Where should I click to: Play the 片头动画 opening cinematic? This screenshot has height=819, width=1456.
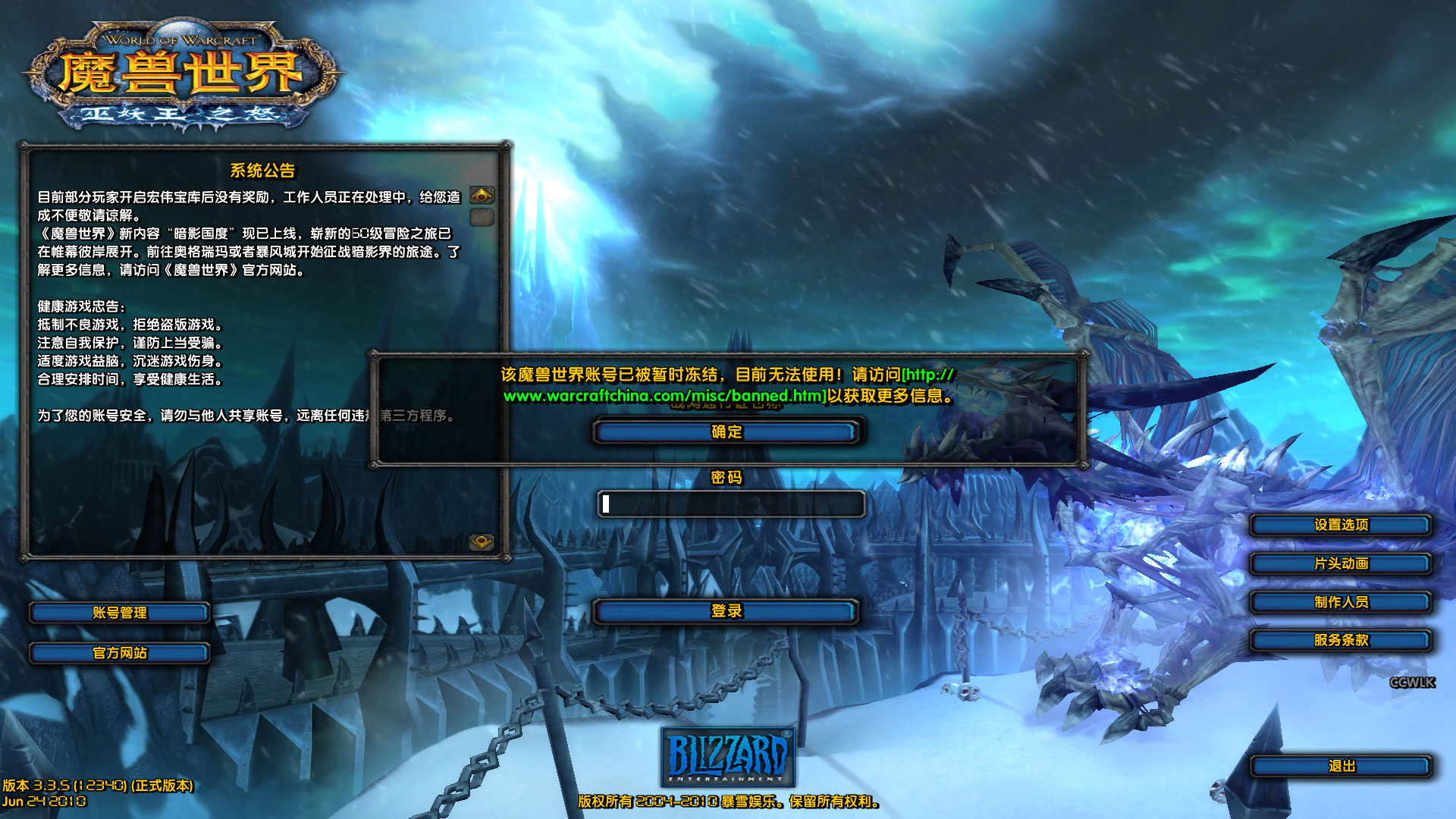[x=1339, y=563]
